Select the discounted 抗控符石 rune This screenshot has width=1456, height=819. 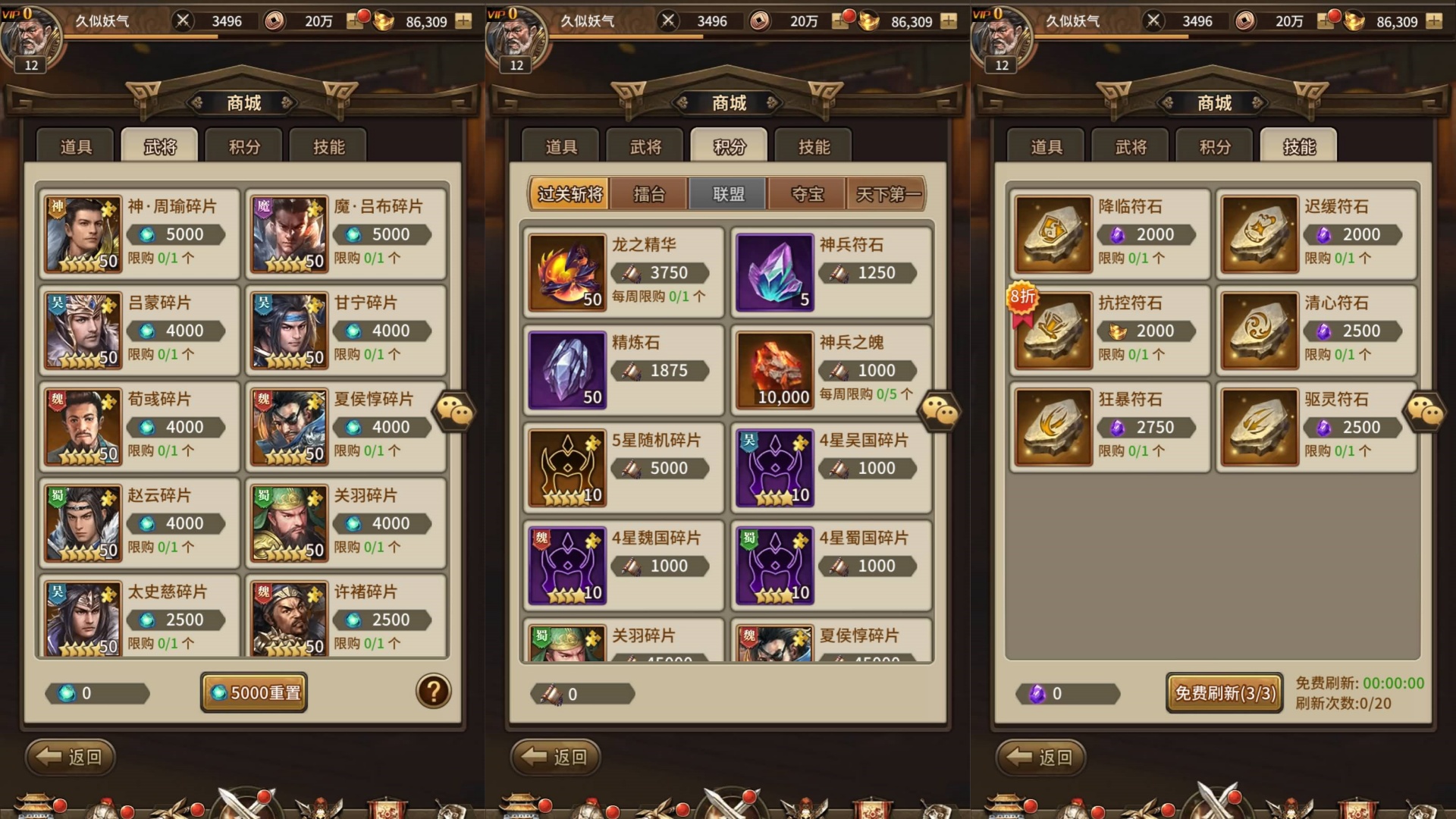coord(1108,330)
